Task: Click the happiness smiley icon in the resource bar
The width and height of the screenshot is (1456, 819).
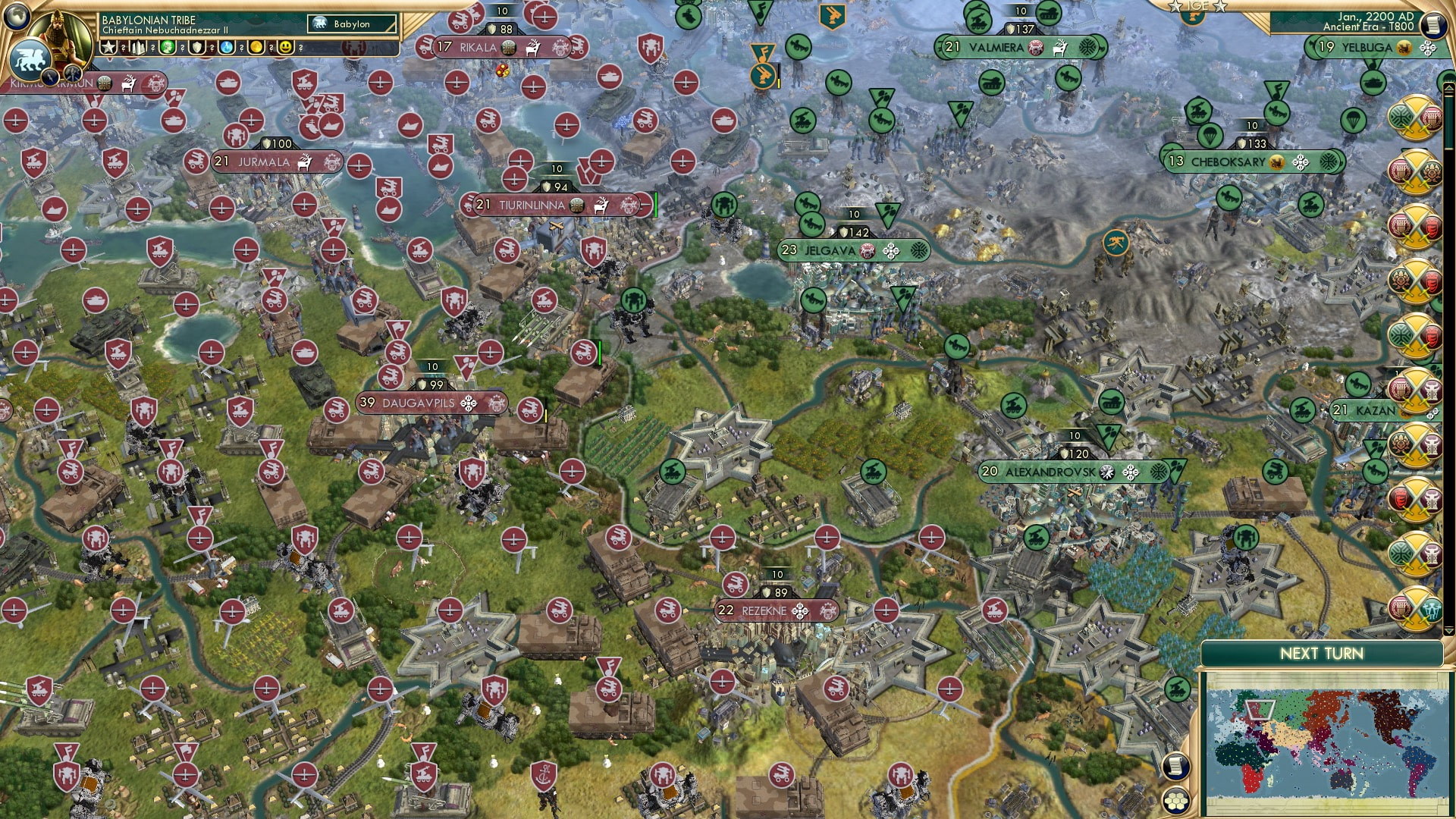Action: coord(284,46)
